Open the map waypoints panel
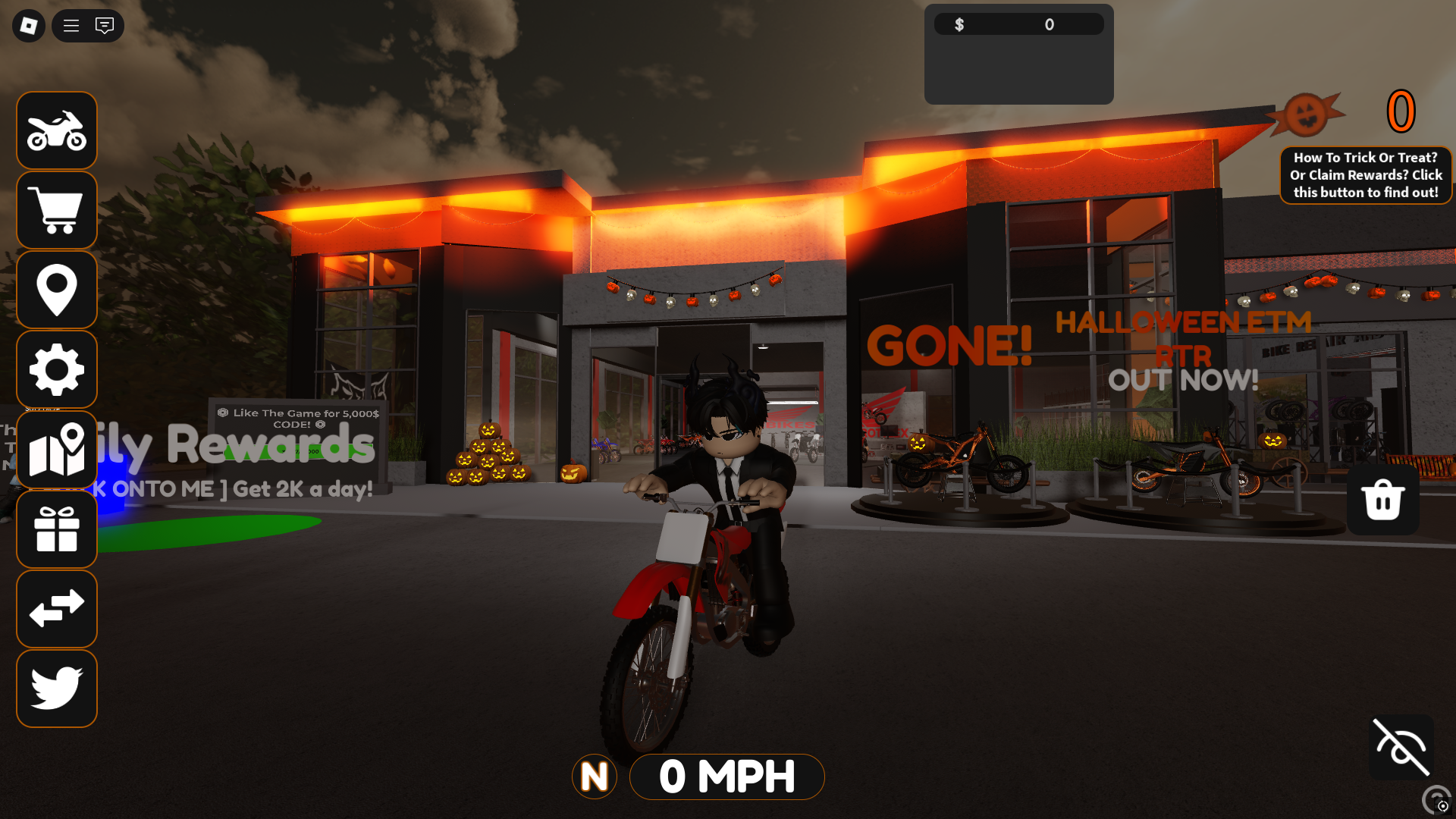Screen dimensions: 1456x819 click(x=56, y=449)
